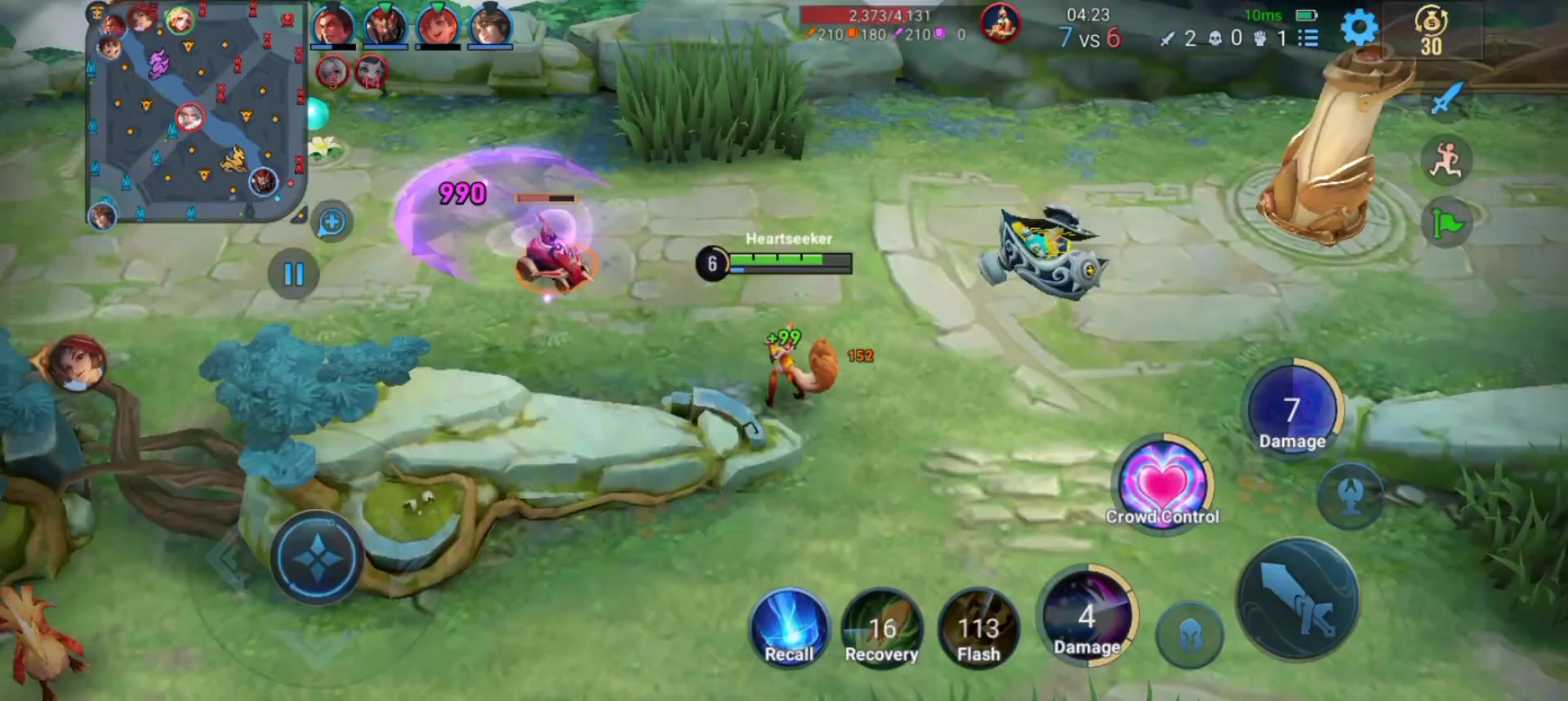Trigger the Crowd Control heart skill
Viewport: 1568px width, 701px height.
1163,484
